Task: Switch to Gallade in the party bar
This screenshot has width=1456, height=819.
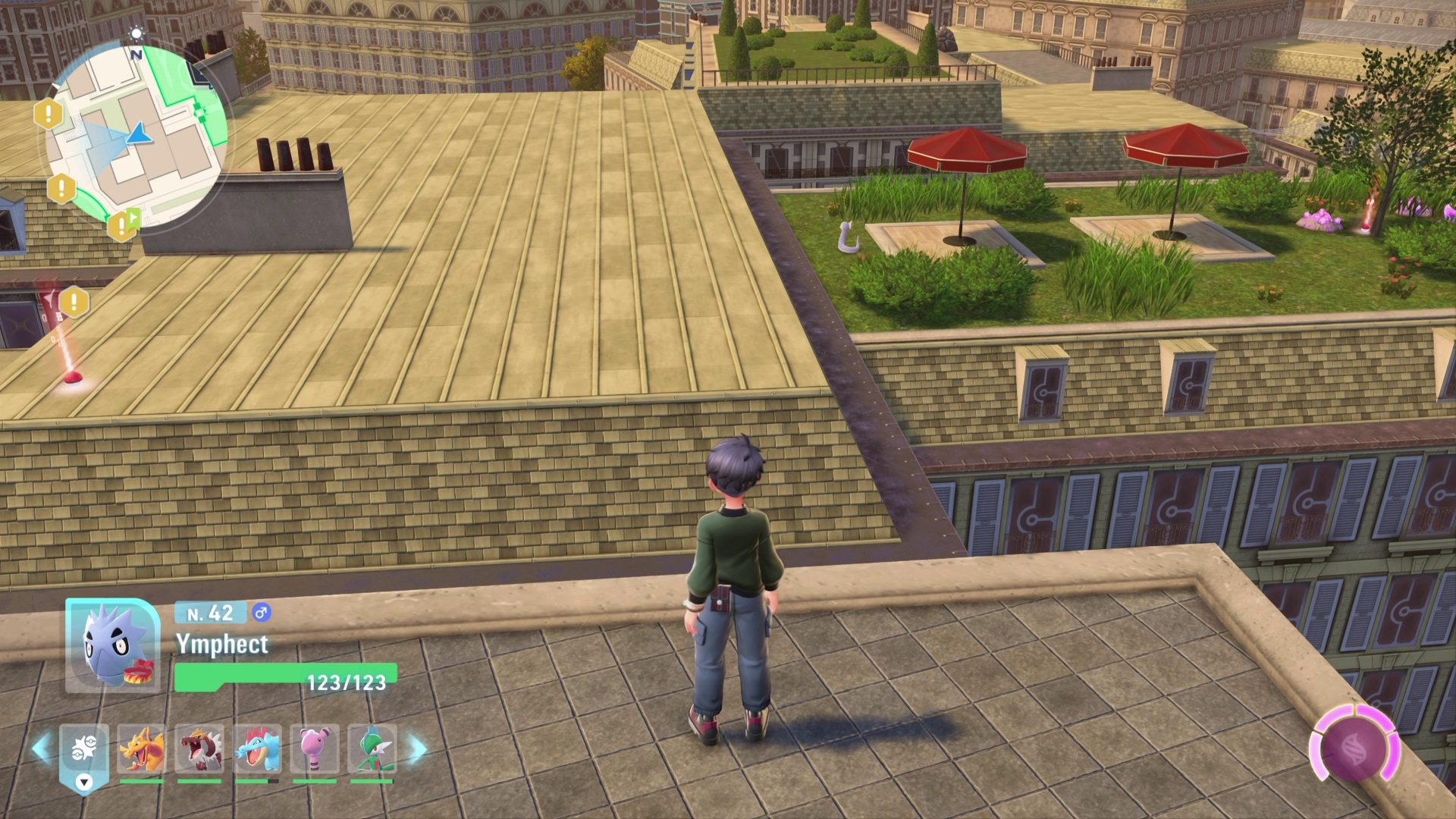Action: (x=372, y=749)
